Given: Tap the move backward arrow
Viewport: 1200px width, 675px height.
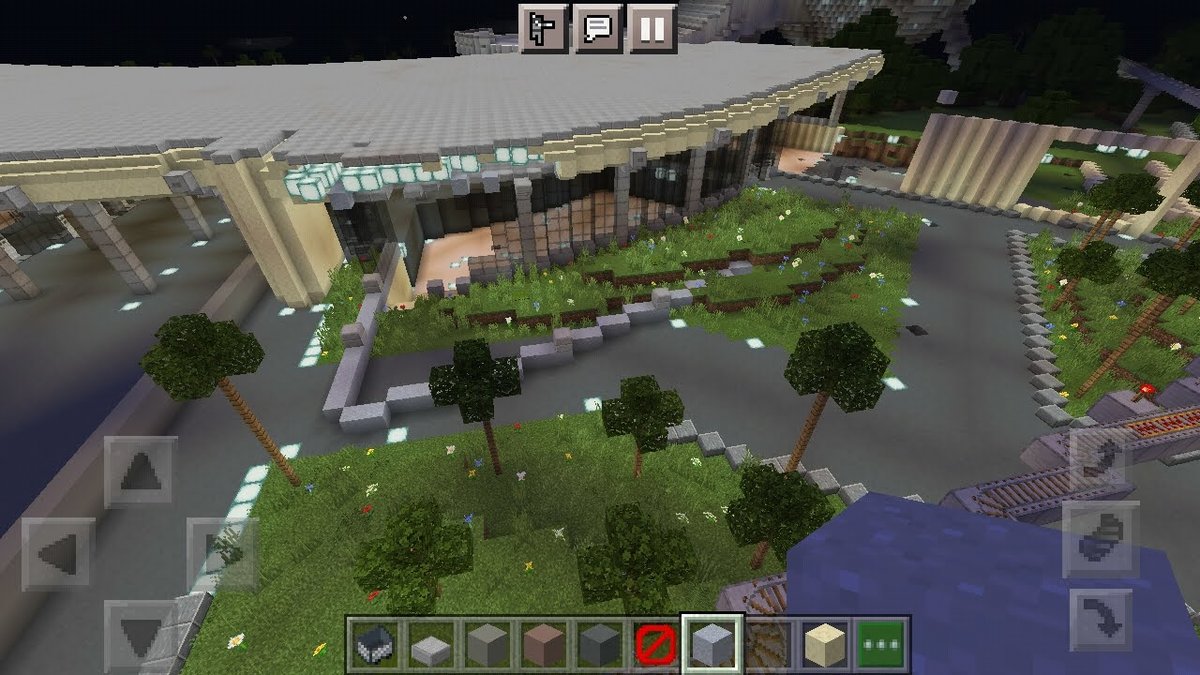Looking at the screenshot, I should (x=140, y=632).
